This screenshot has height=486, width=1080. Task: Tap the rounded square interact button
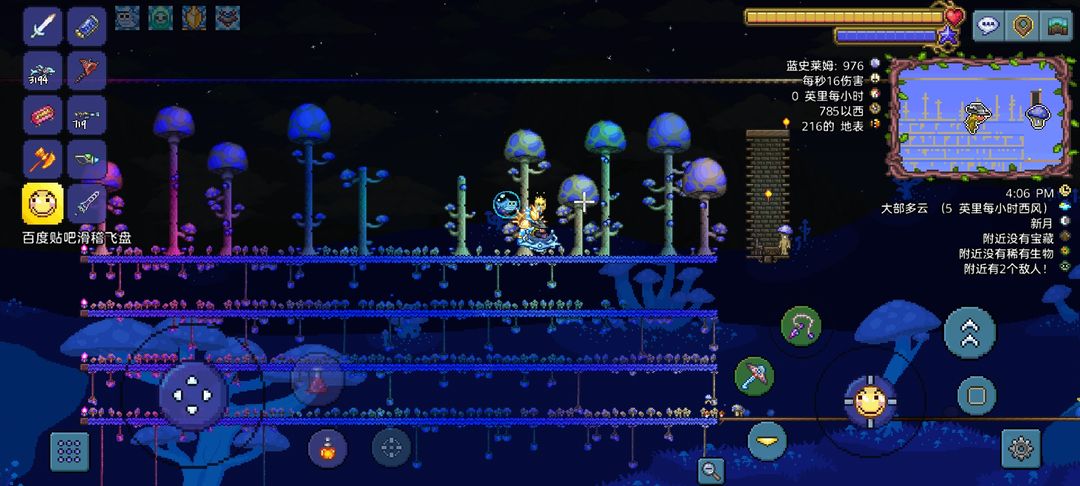coord(977,396)
